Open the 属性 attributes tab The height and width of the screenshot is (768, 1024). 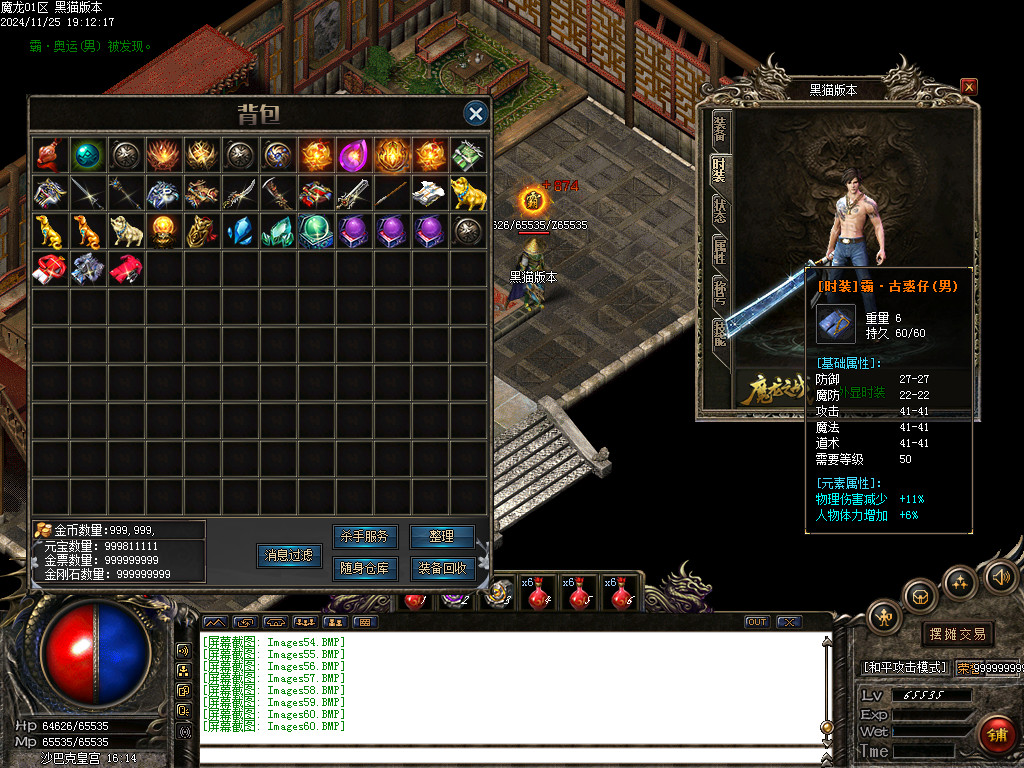[719, 252]
